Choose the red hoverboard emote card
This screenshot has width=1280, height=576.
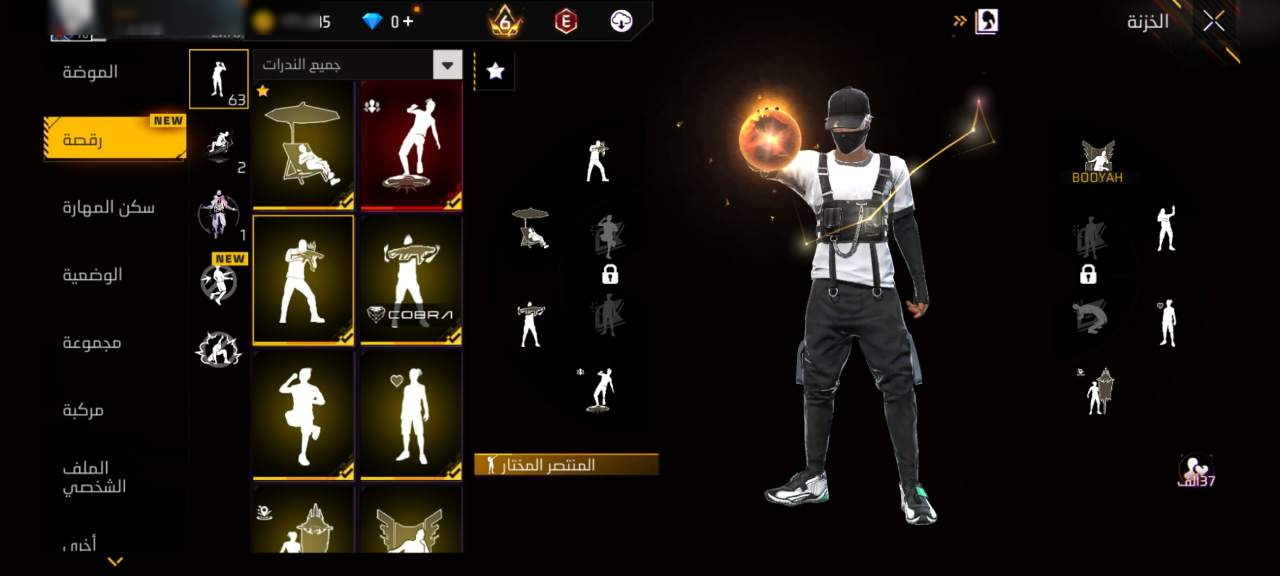tap(411, 145)
